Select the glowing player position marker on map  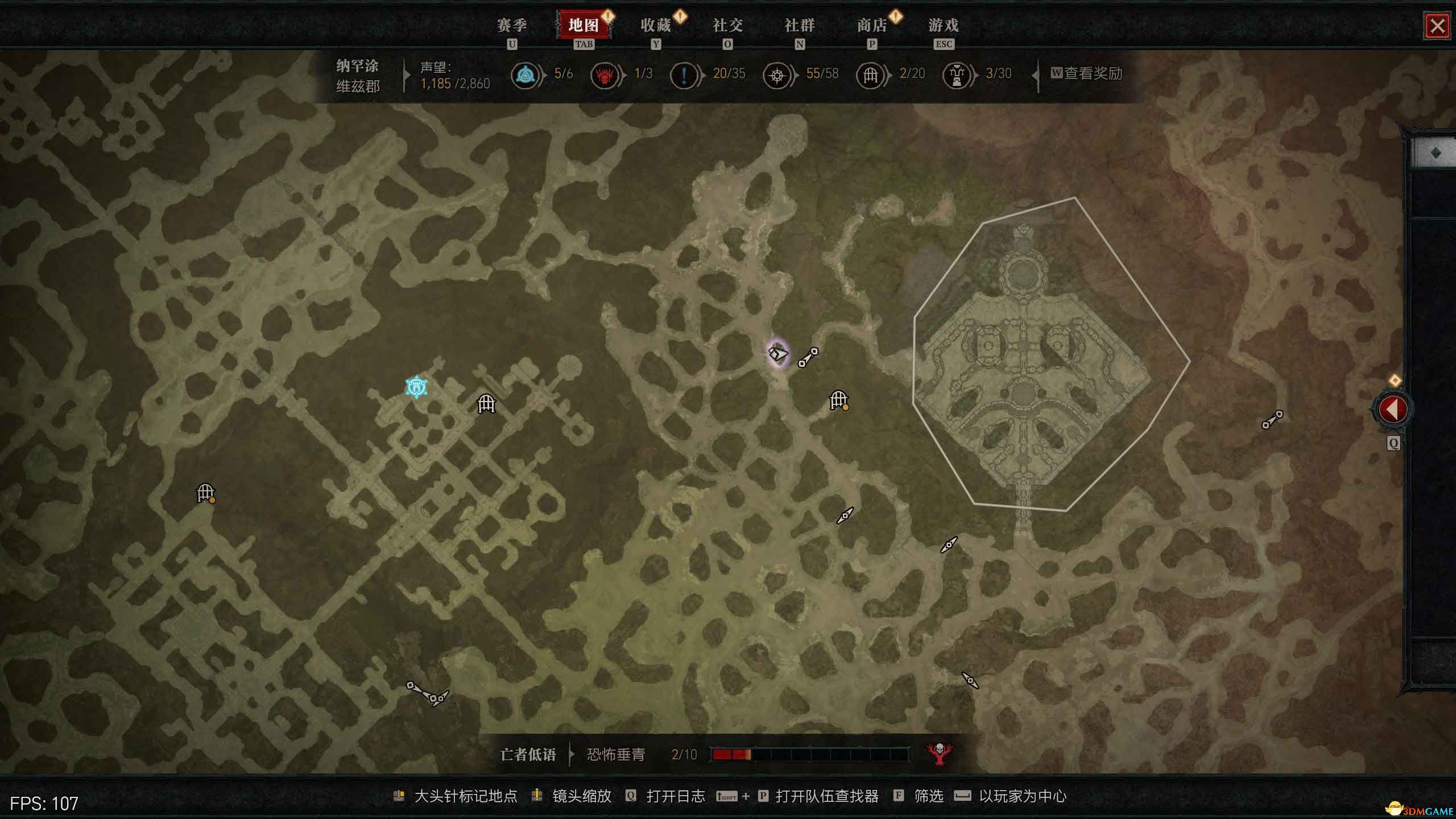click(x=779, y=353)
